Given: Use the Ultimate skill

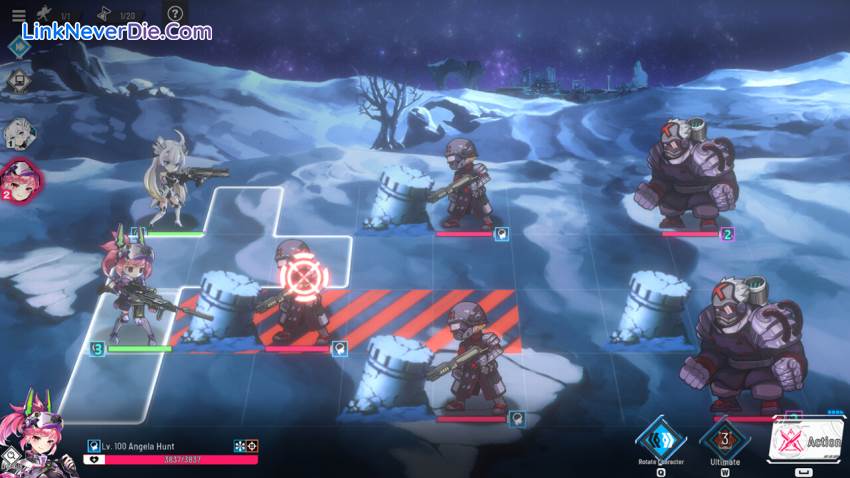Looking at the screenshot, I should [723, 439].
